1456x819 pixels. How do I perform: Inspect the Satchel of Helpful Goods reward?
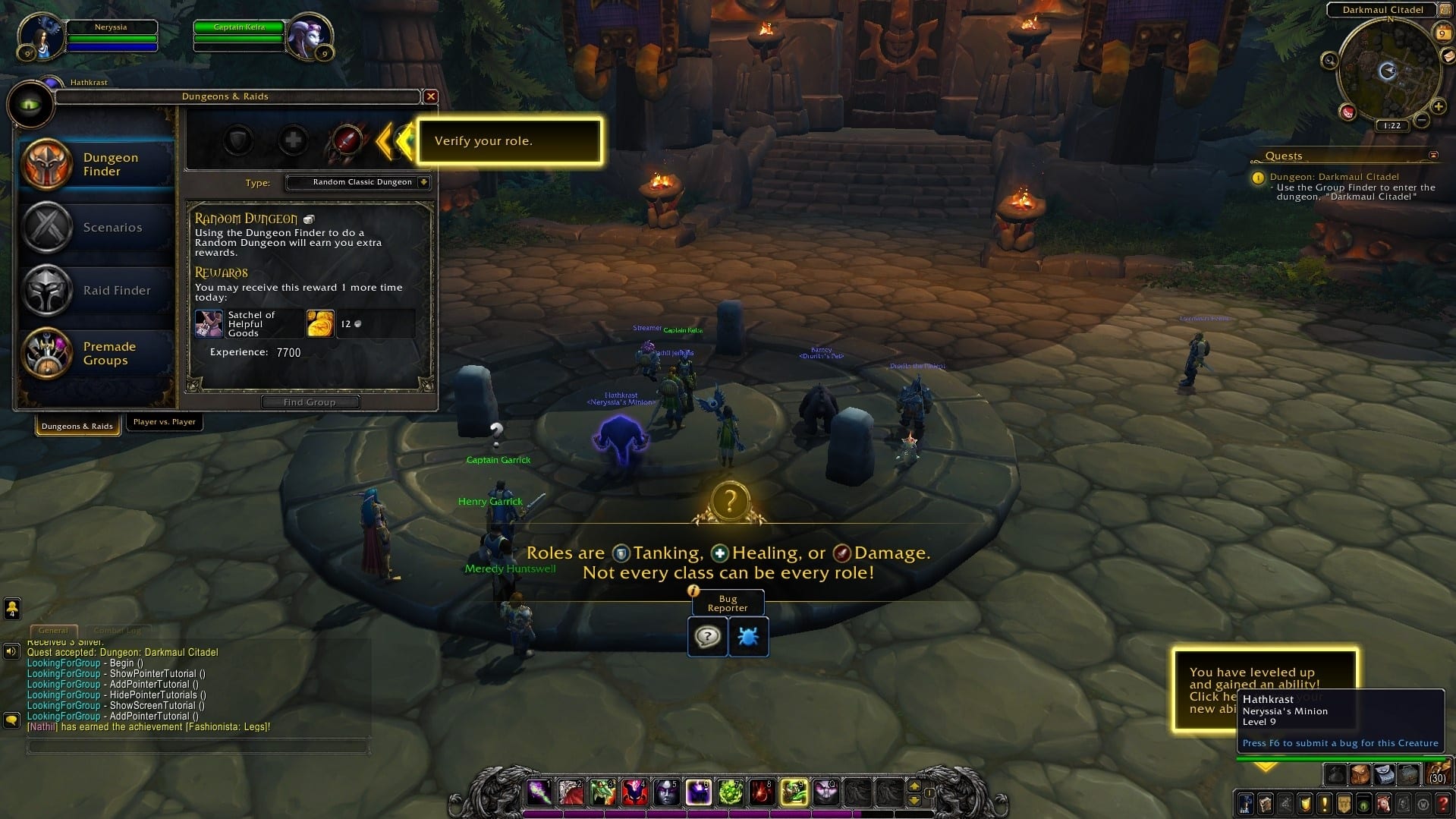pos(209,323)
